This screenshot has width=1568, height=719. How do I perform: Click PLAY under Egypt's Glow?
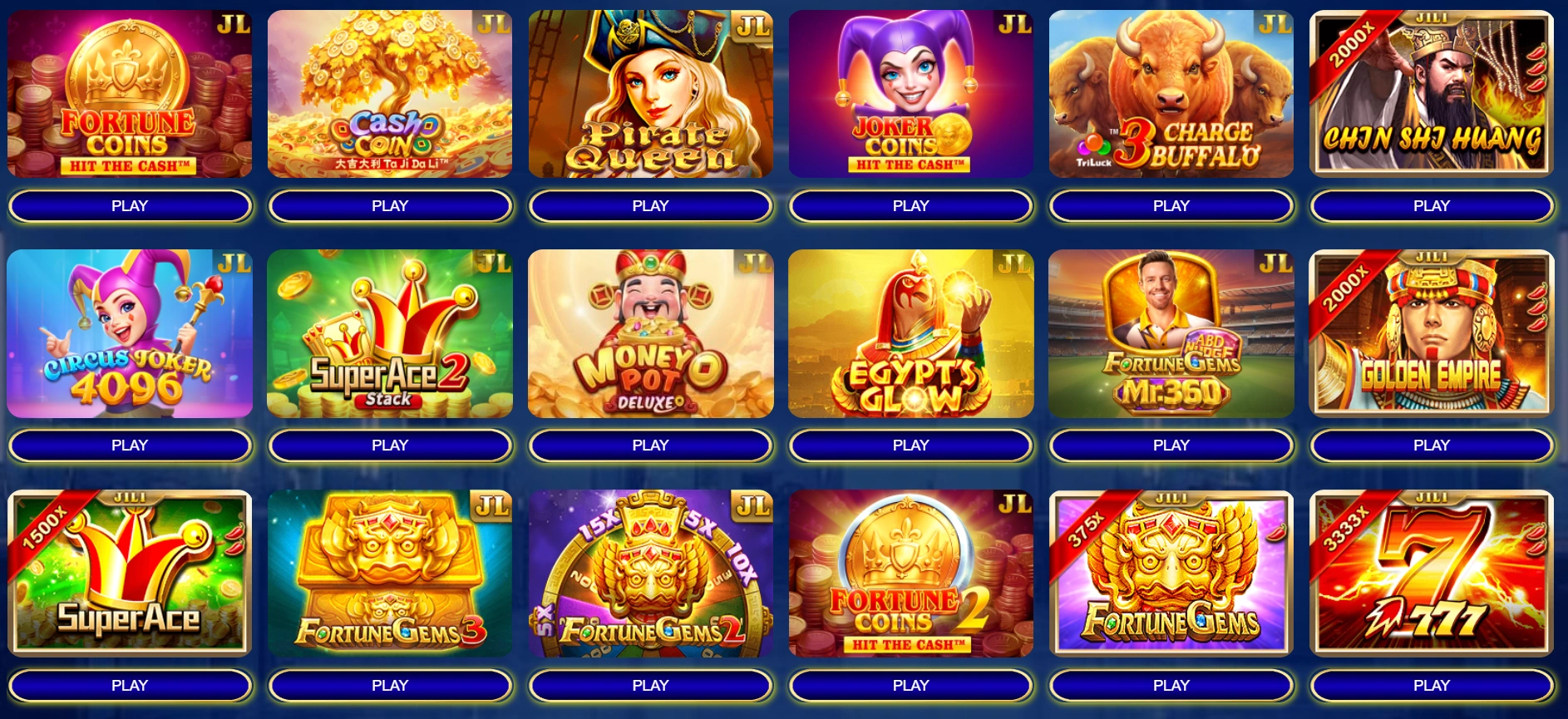[910, 446]
